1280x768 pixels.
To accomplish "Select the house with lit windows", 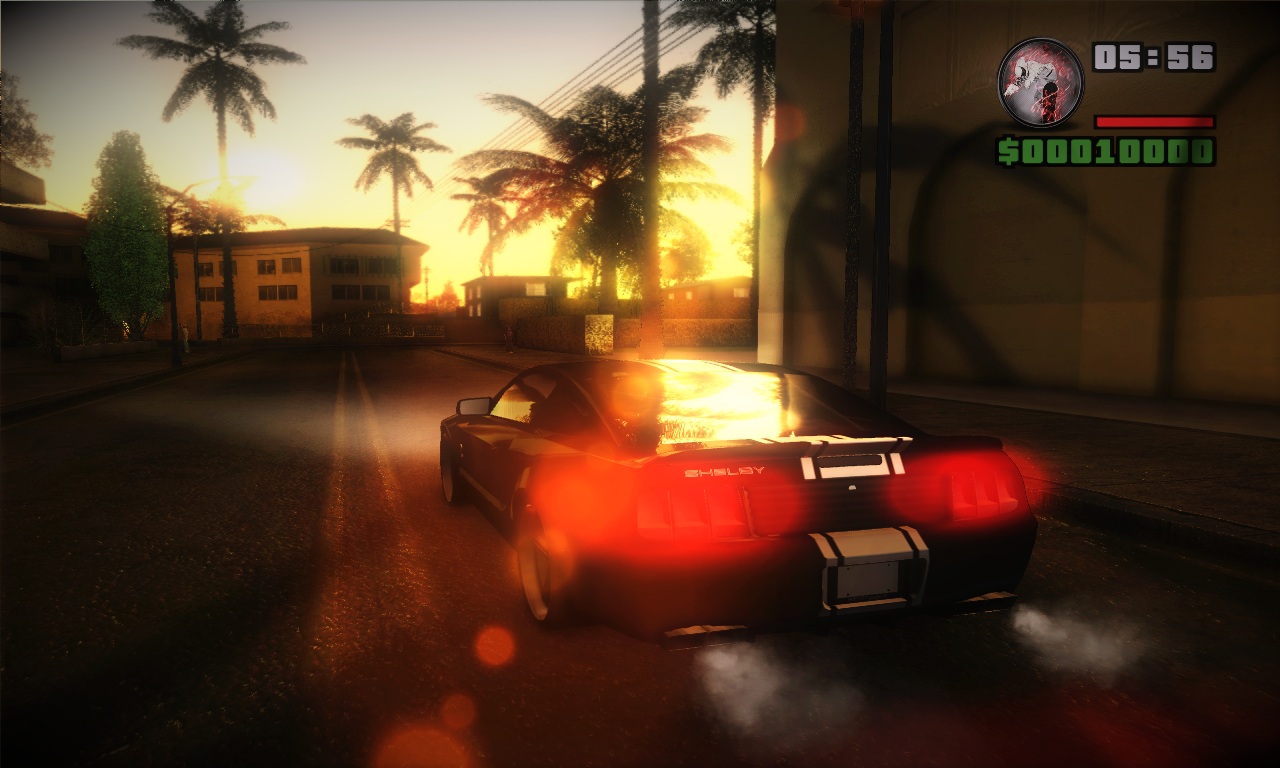I will coord(300,280).
